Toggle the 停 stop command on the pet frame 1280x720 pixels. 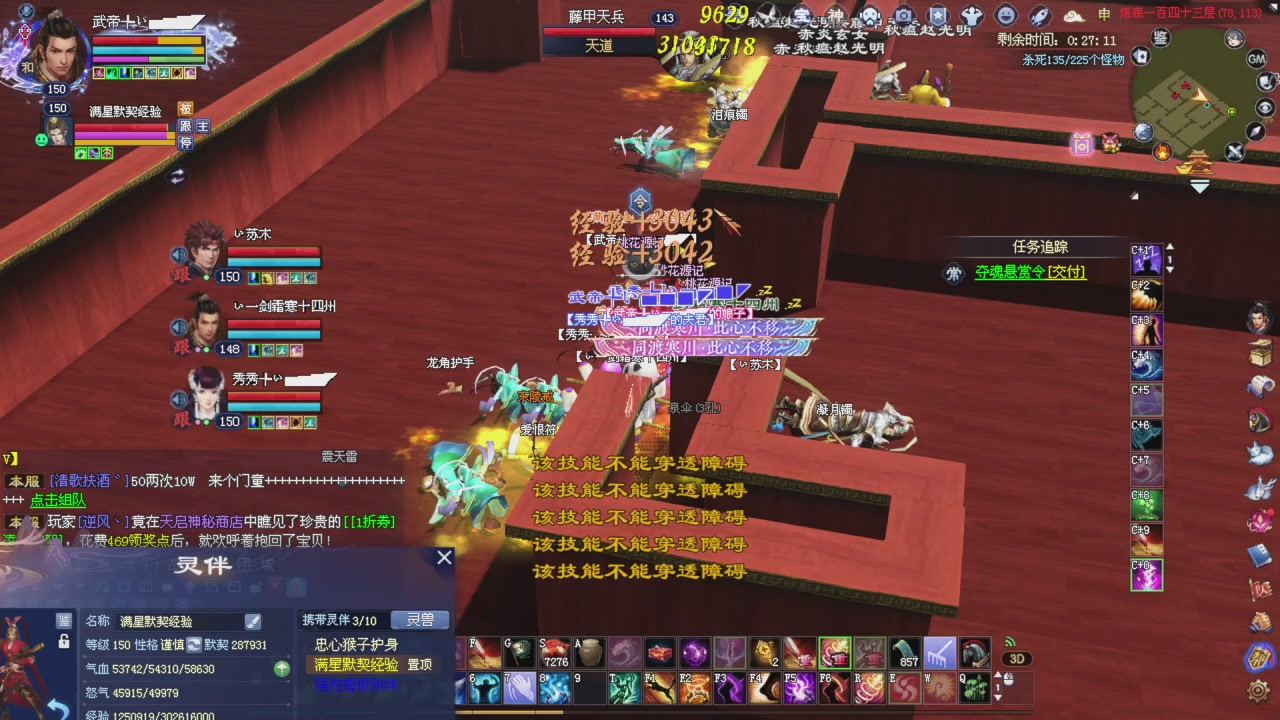point(185,142)
